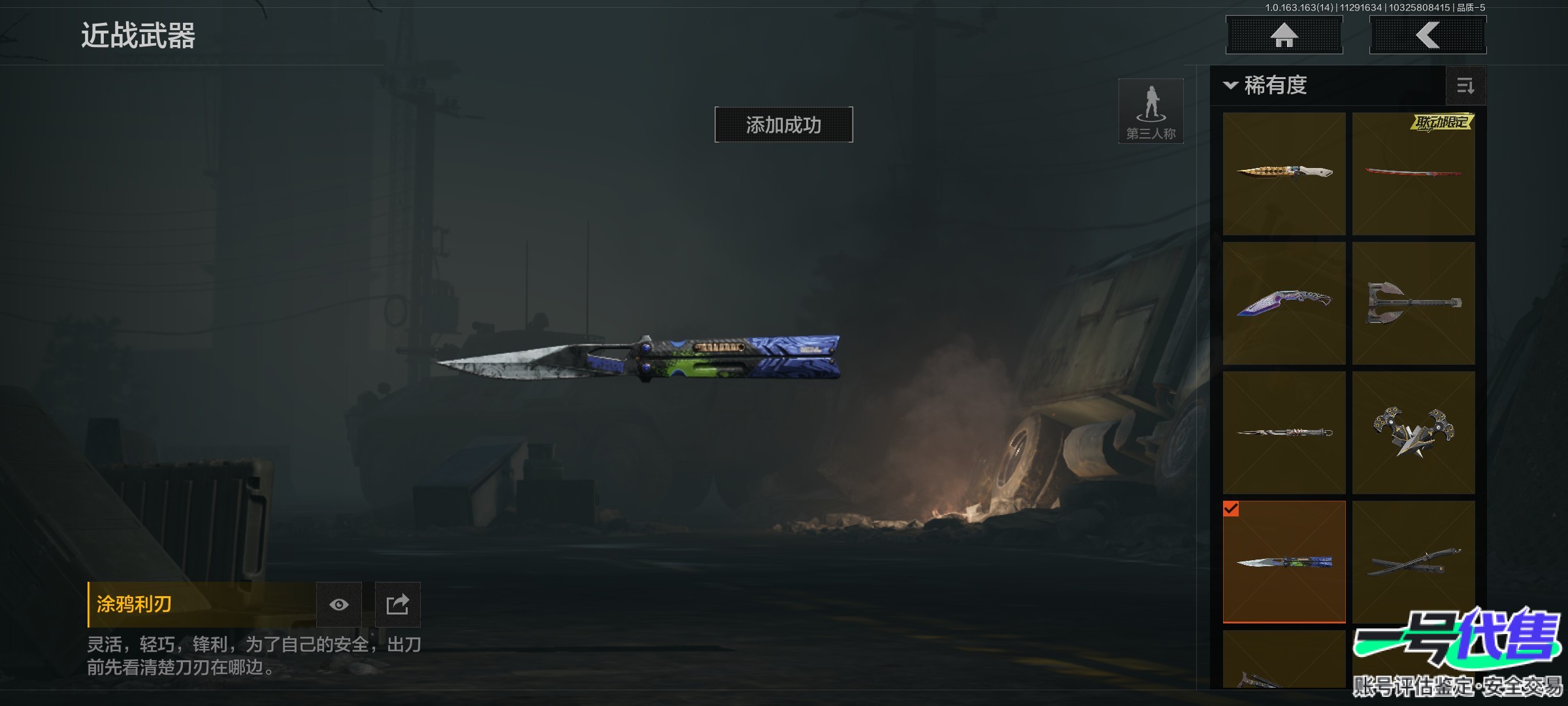Image resolution: width=1568 pixels, height=706 pixels.
Task: Select the purple curved blade skin
Action: [1284, 303]
